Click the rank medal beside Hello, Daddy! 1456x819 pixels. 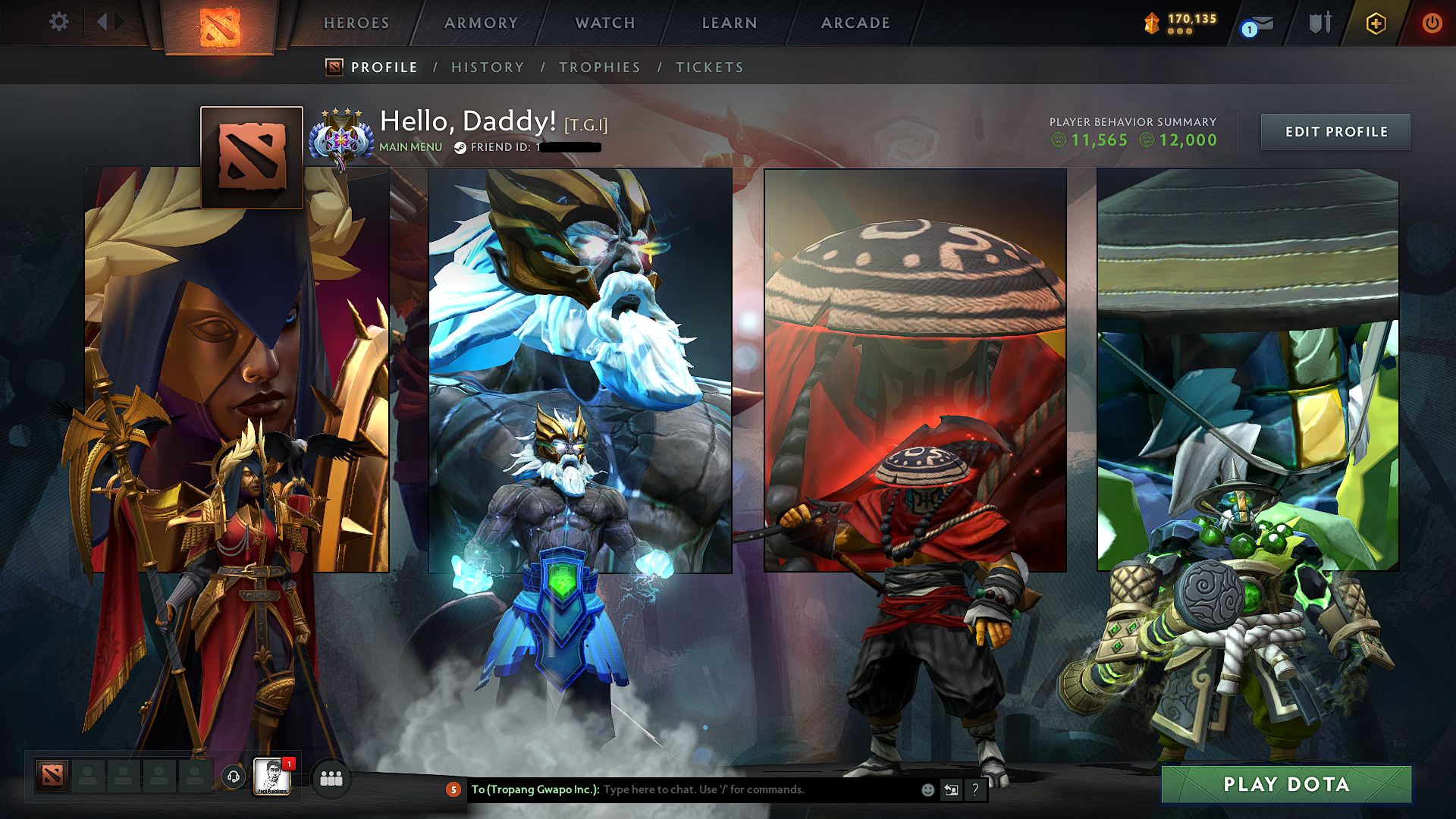click(x=343, y=138)
